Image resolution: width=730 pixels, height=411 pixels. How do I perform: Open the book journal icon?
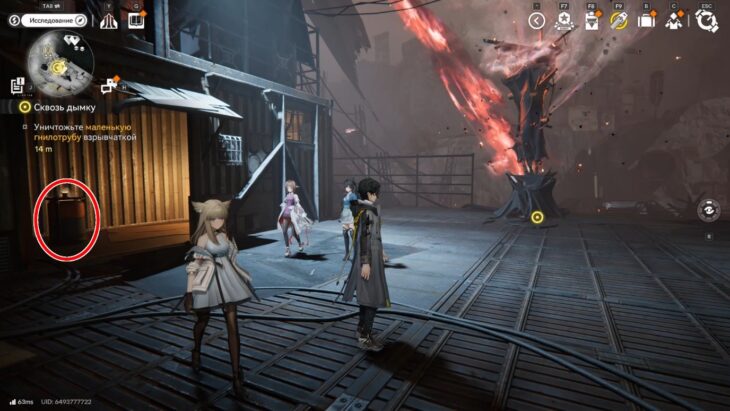[135, 20]
